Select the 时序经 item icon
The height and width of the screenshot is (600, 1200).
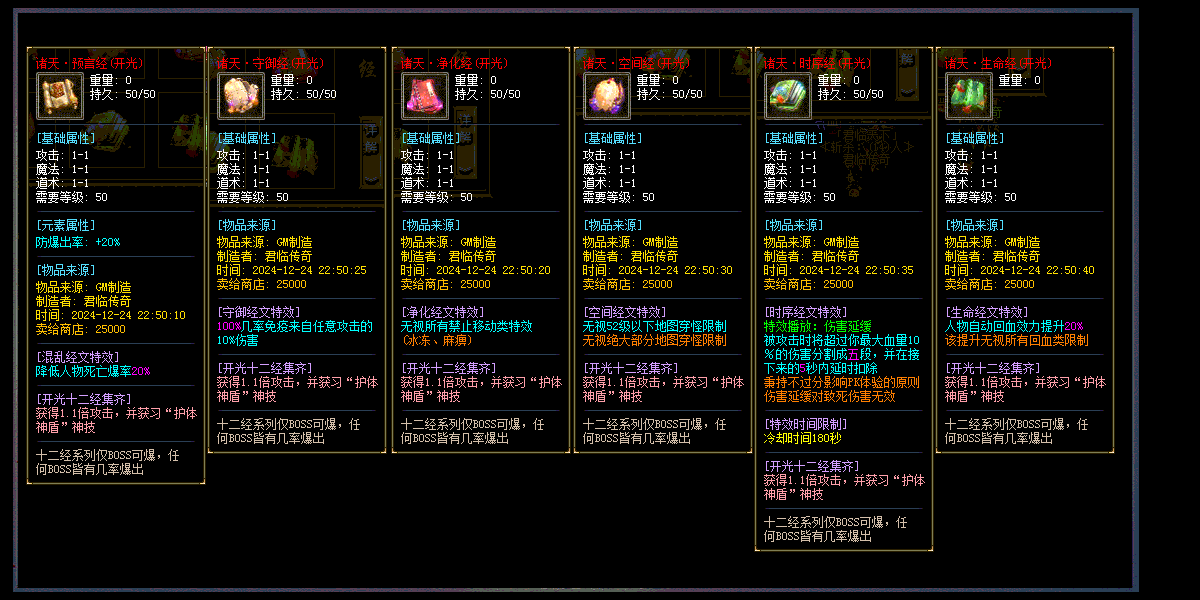(788, 96)
